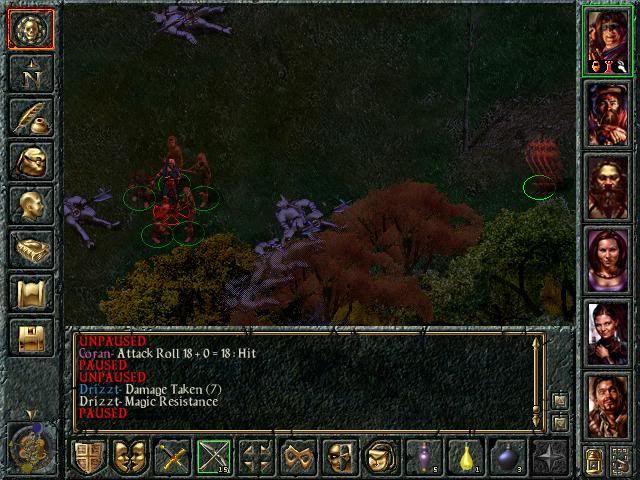Open the inventory screen from the left sidebar
Screen dimensions: 640x480
(30, 161)
